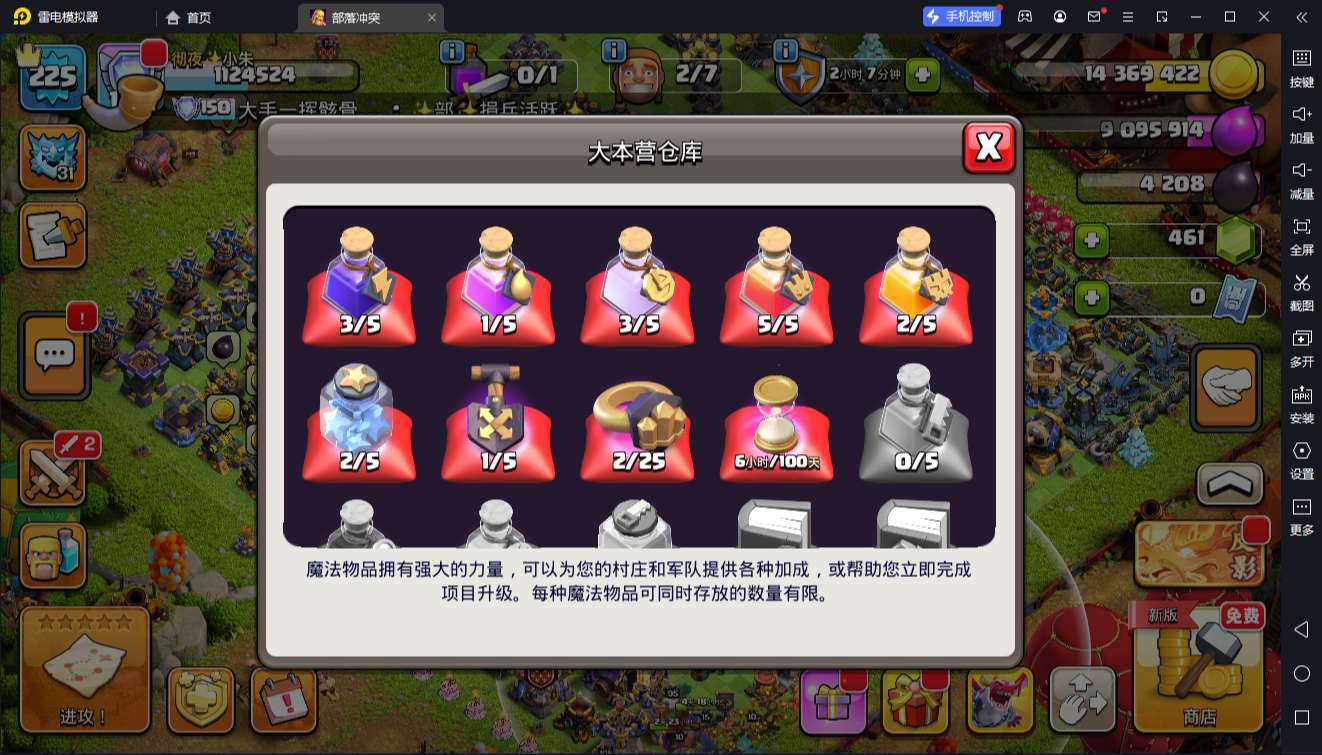This screenshot has height=755, width=1322.
Task: Click the battle hammer magic item
Action: [497, 420]
